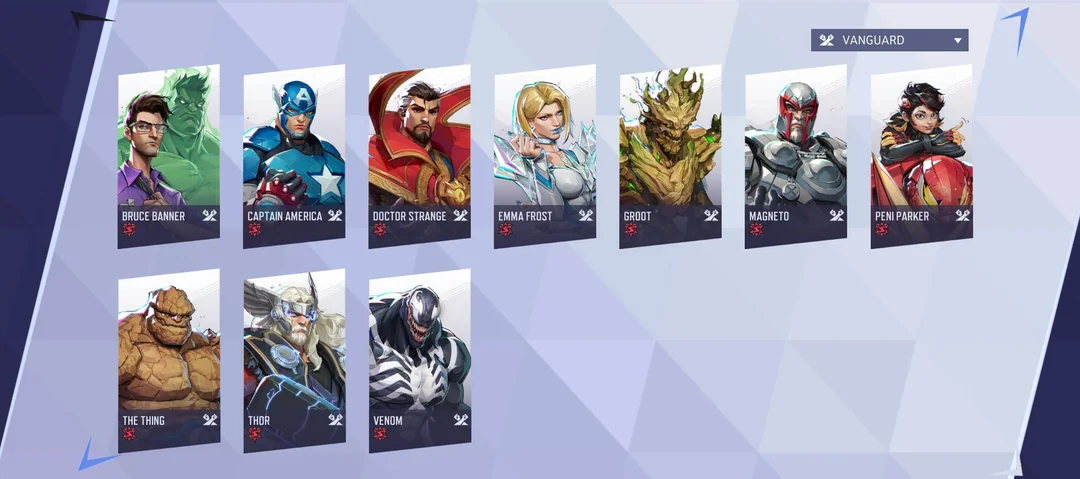This screenshot has height=479, width=1080.
Task: Choose the Captain America hero card
Action: [x=294, y=155]
